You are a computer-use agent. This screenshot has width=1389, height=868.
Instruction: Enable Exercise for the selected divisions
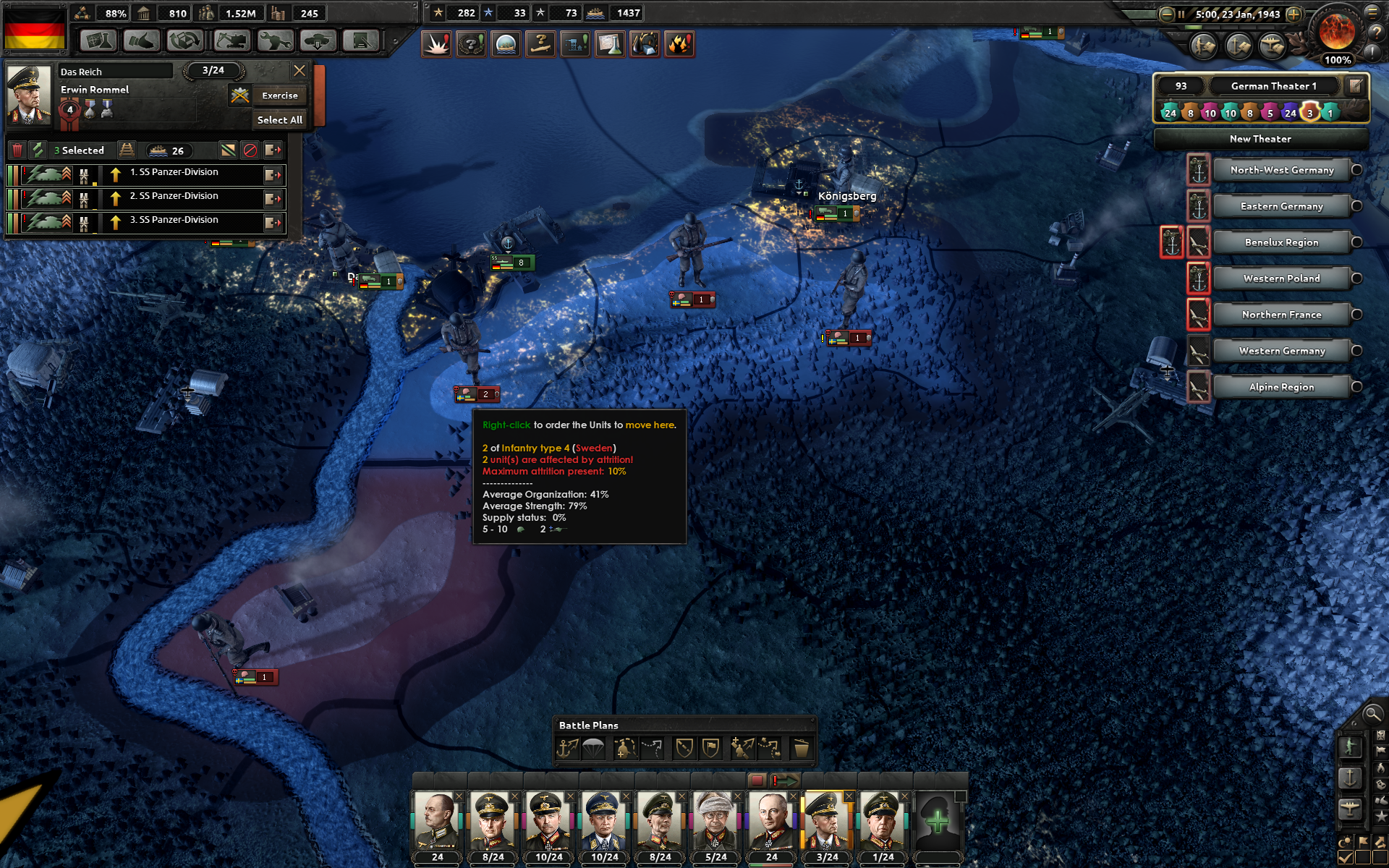[x=279, y=95]
